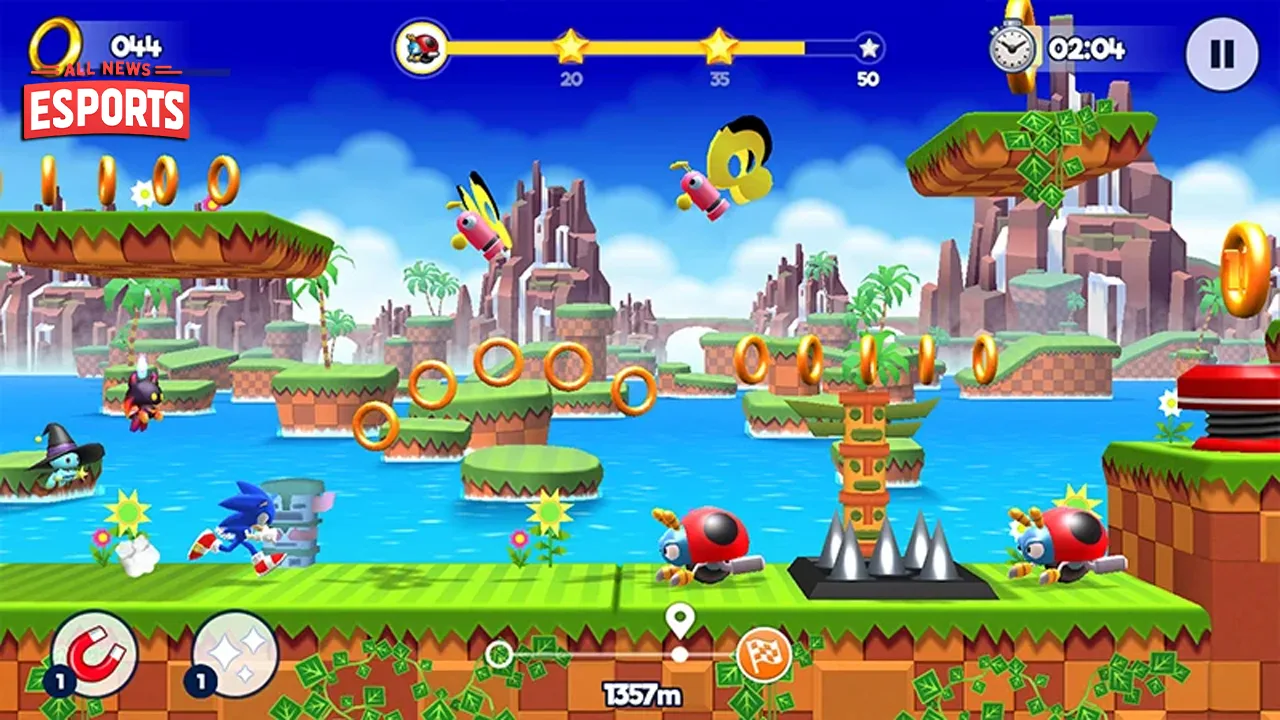Screen dimensions: 1280x720
Task: Click the grey star at the 50 mark
Action: [867, 49]
